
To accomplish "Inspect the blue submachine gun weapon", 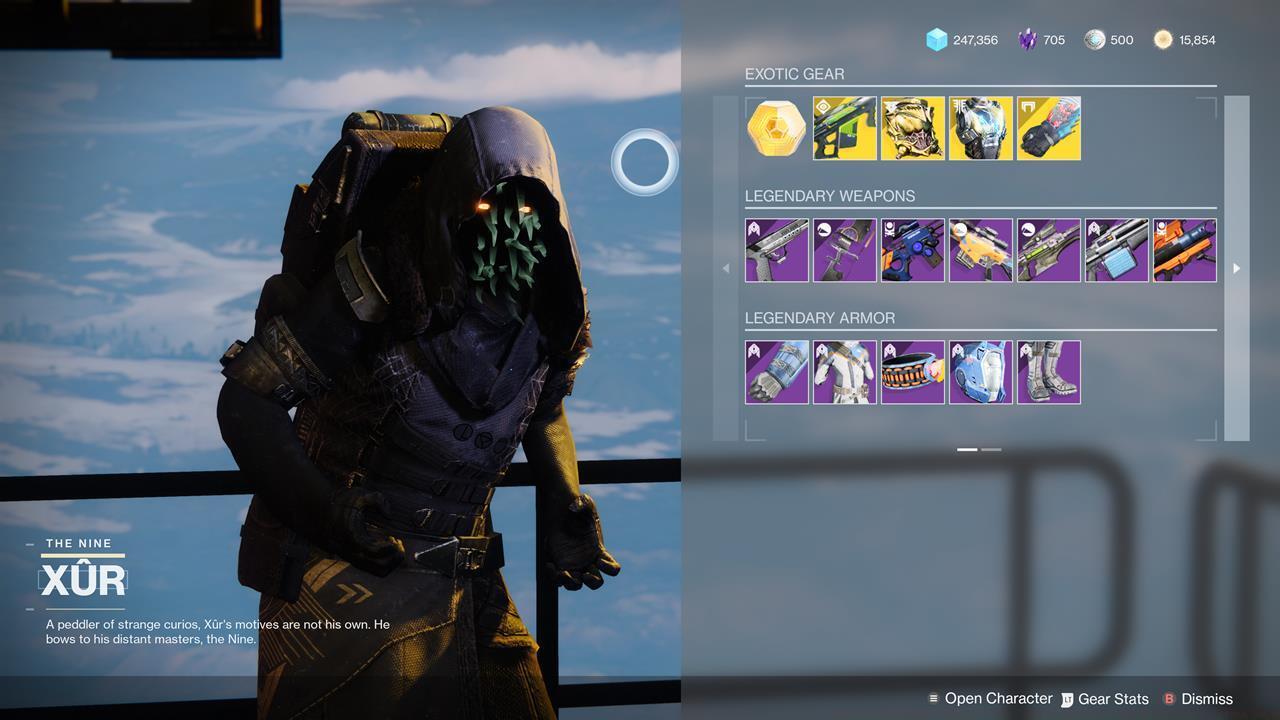I will click(x=913, y=250).
